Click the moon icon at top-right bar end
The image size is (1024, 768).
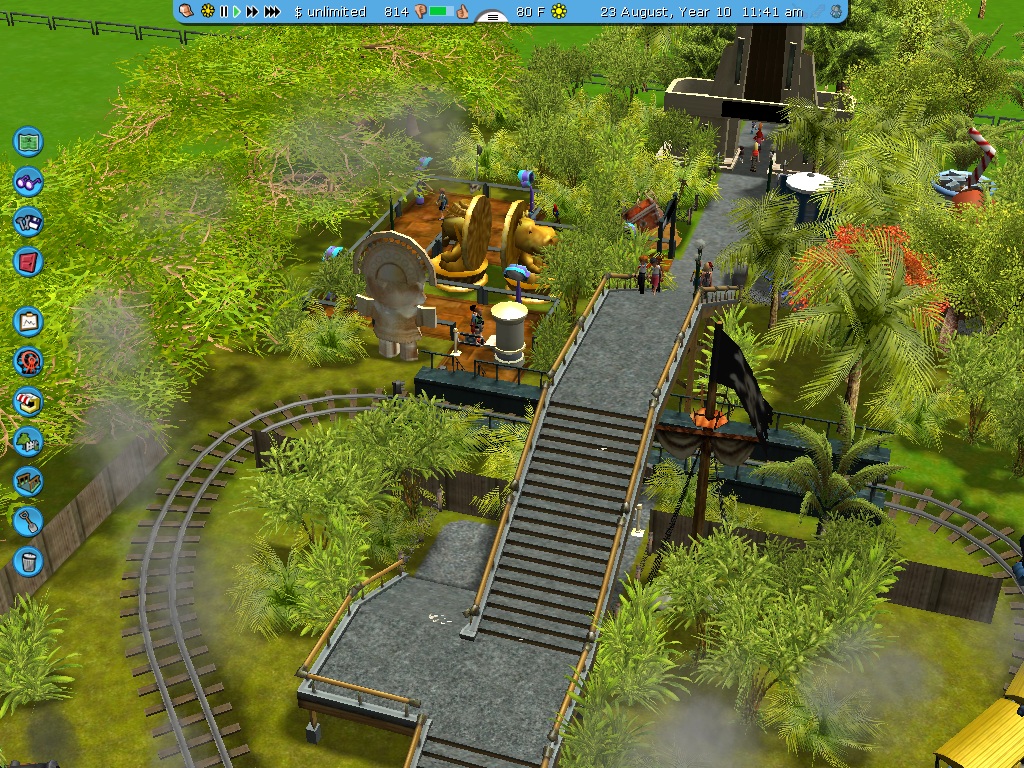[836, 11]
